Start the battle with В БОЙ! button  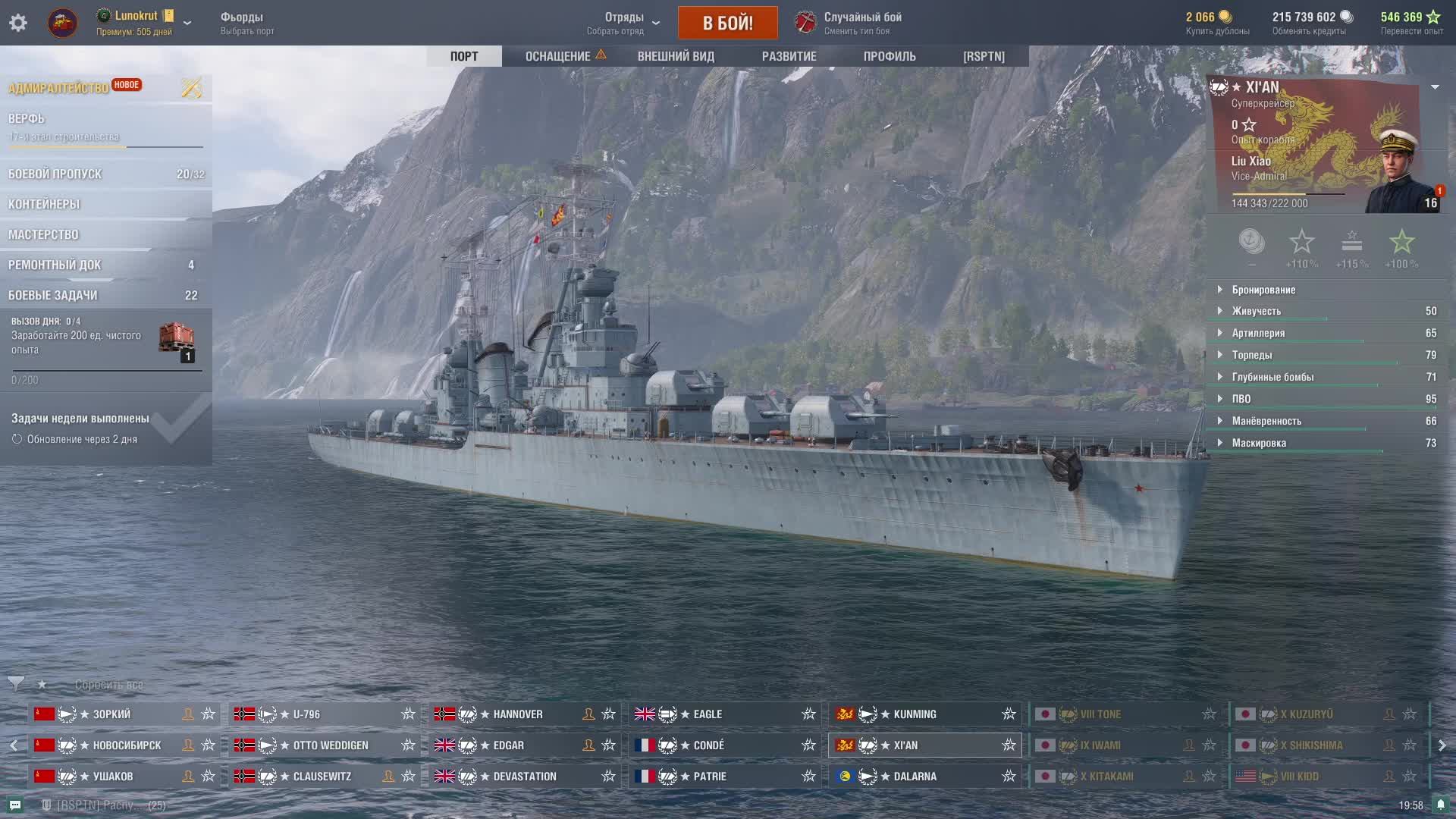[x=727, y=23]
